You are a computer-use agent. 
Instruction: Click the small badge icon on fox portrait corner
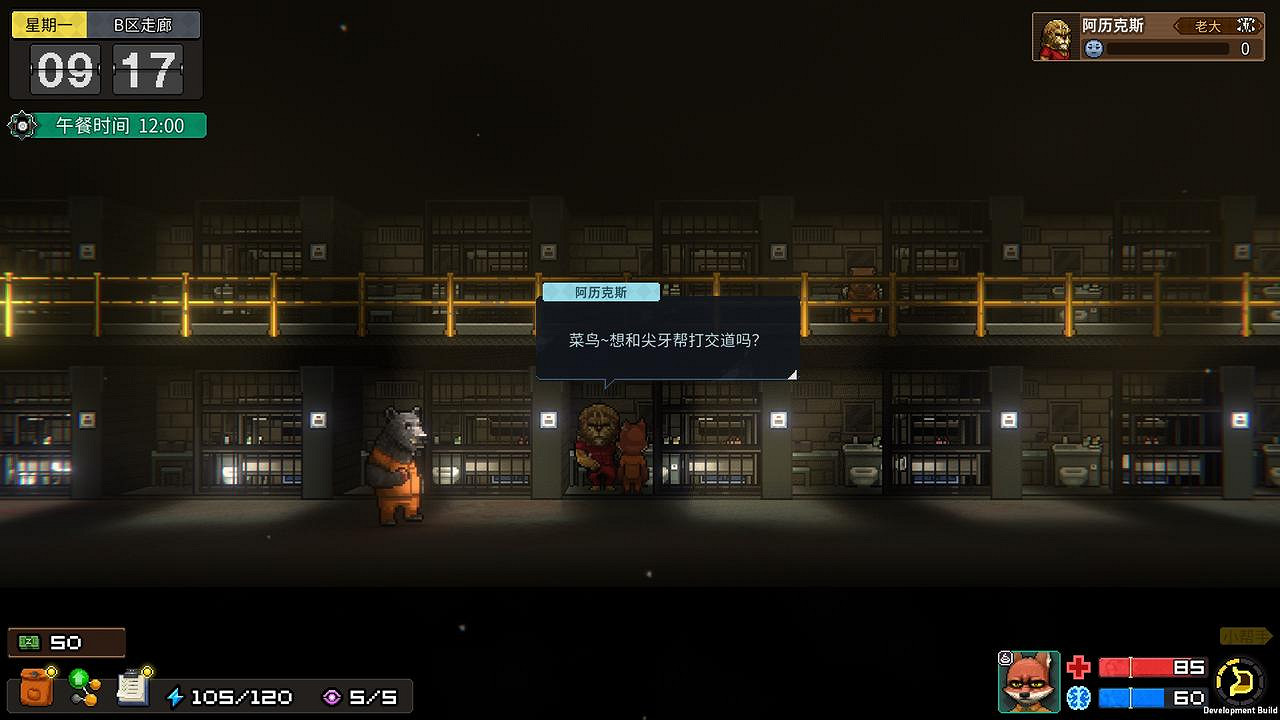[1006, 657]
